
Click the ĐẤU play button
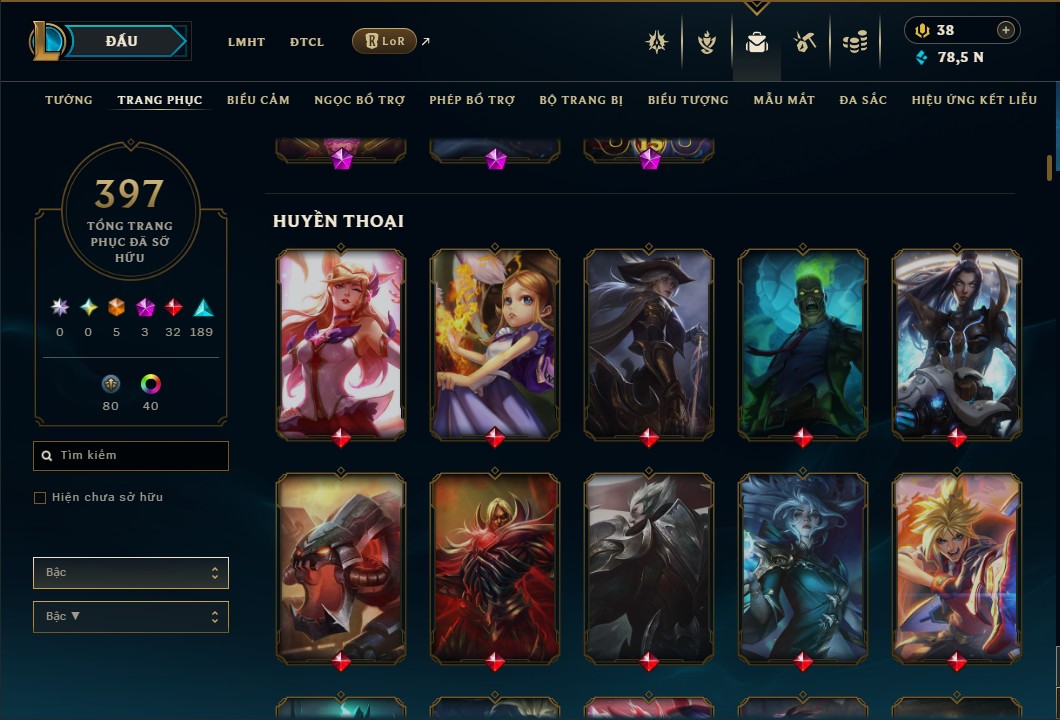(x=122, y=41)
